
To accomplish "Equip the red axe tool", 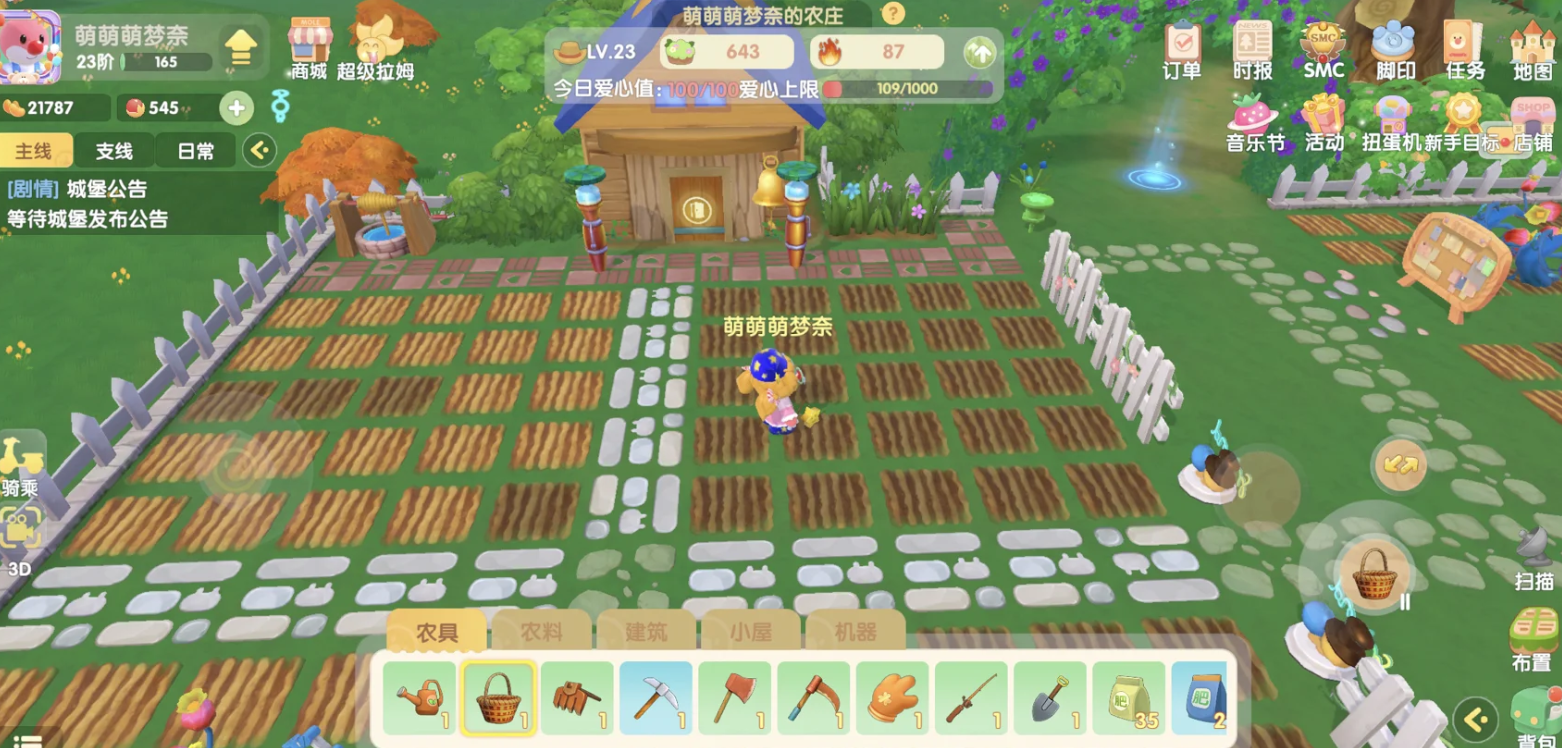I will click(734, 697).
